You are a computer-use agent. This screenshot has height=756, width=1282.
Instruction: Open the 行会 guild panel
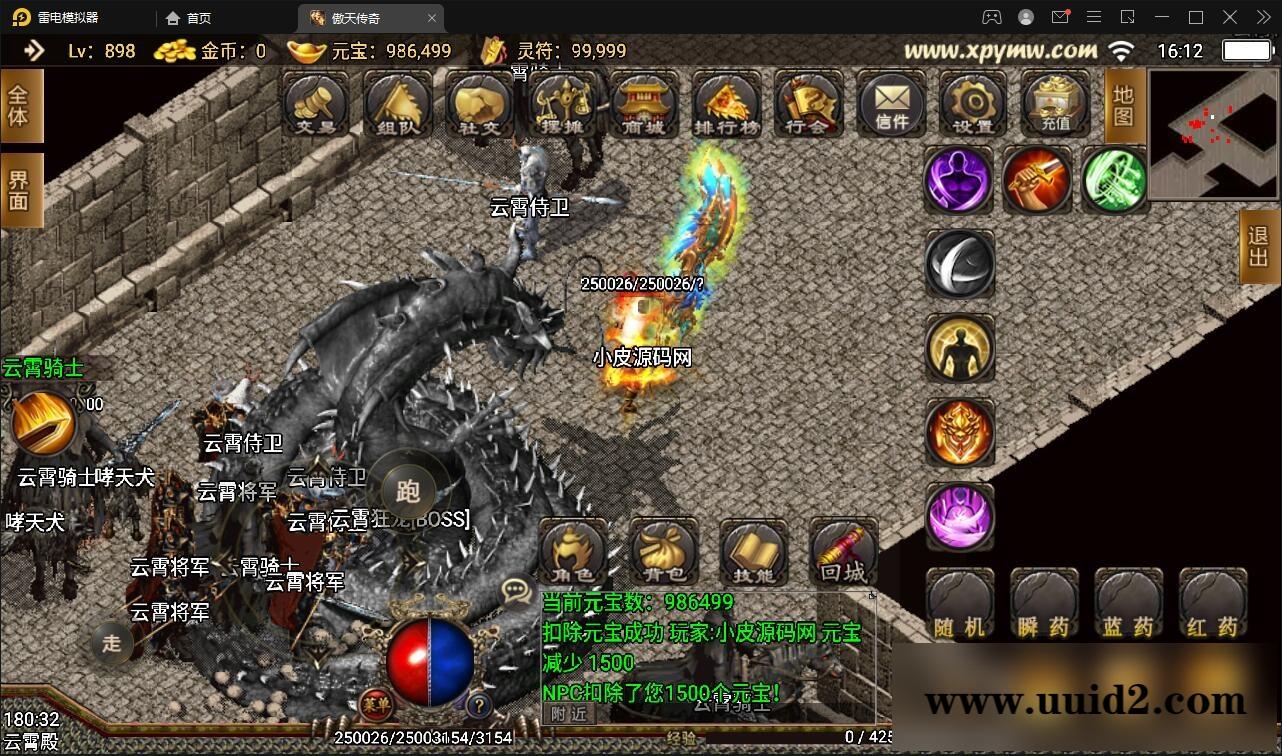click(808, 103)
